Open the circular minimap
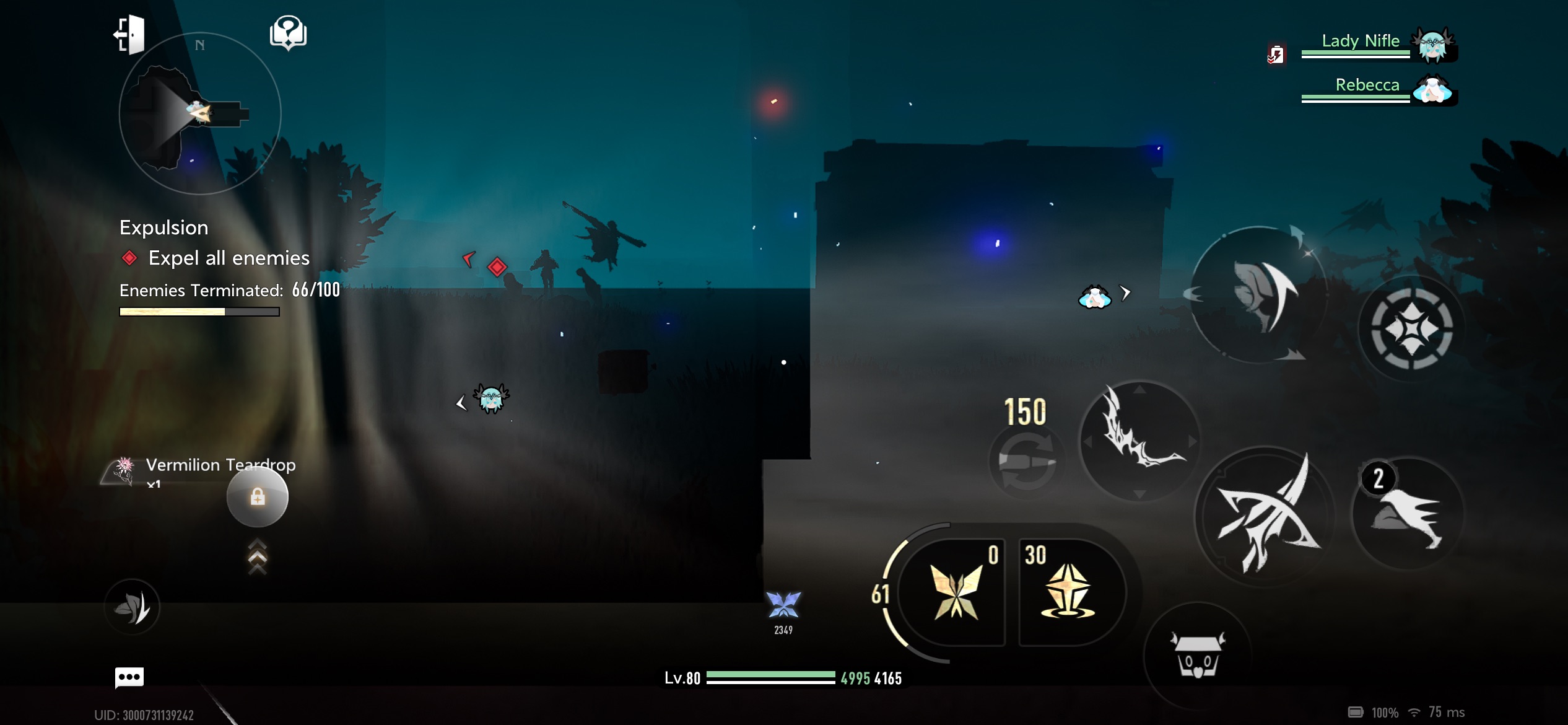1568x725 pixels. click(x=199, y=114)
